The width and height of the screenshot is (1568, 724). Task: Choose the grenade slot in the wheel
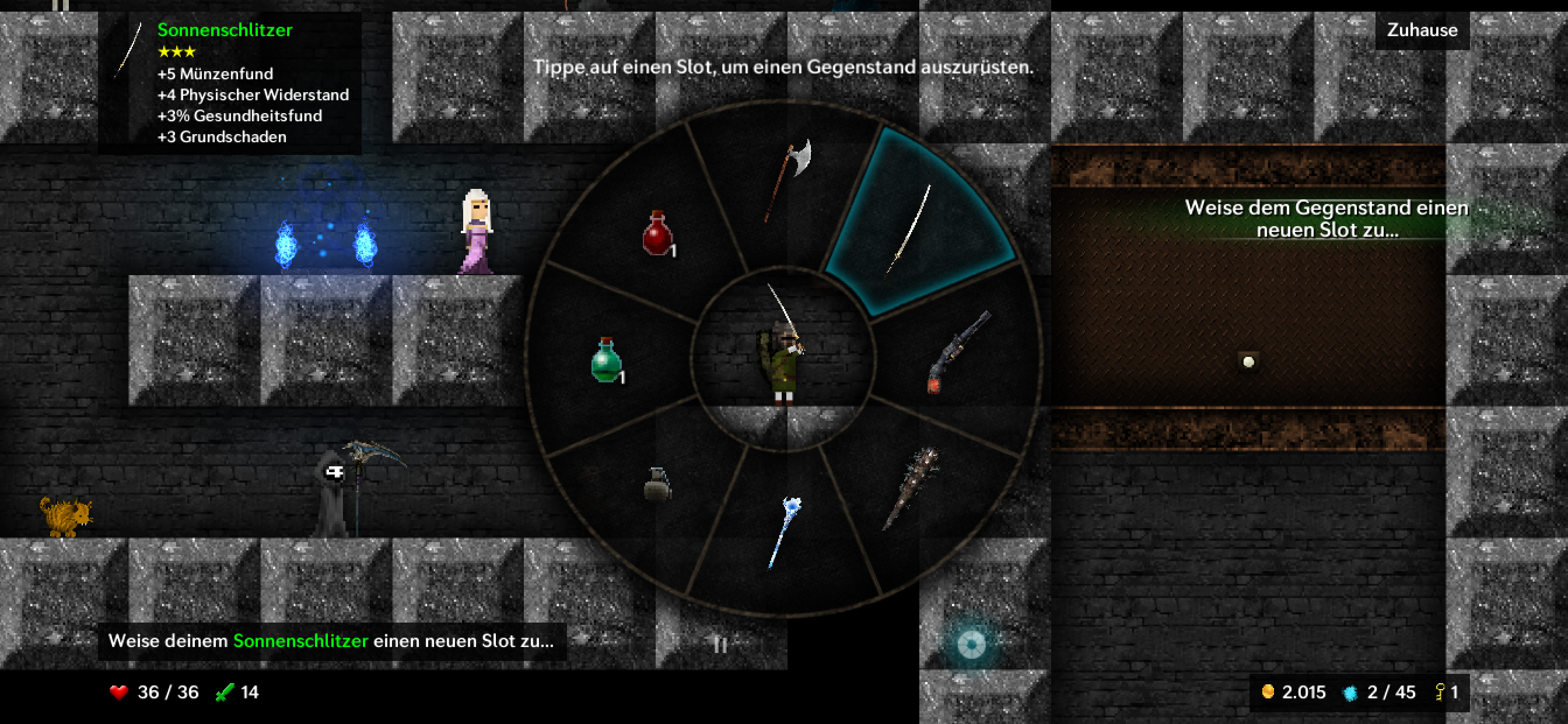click(657, 484)
